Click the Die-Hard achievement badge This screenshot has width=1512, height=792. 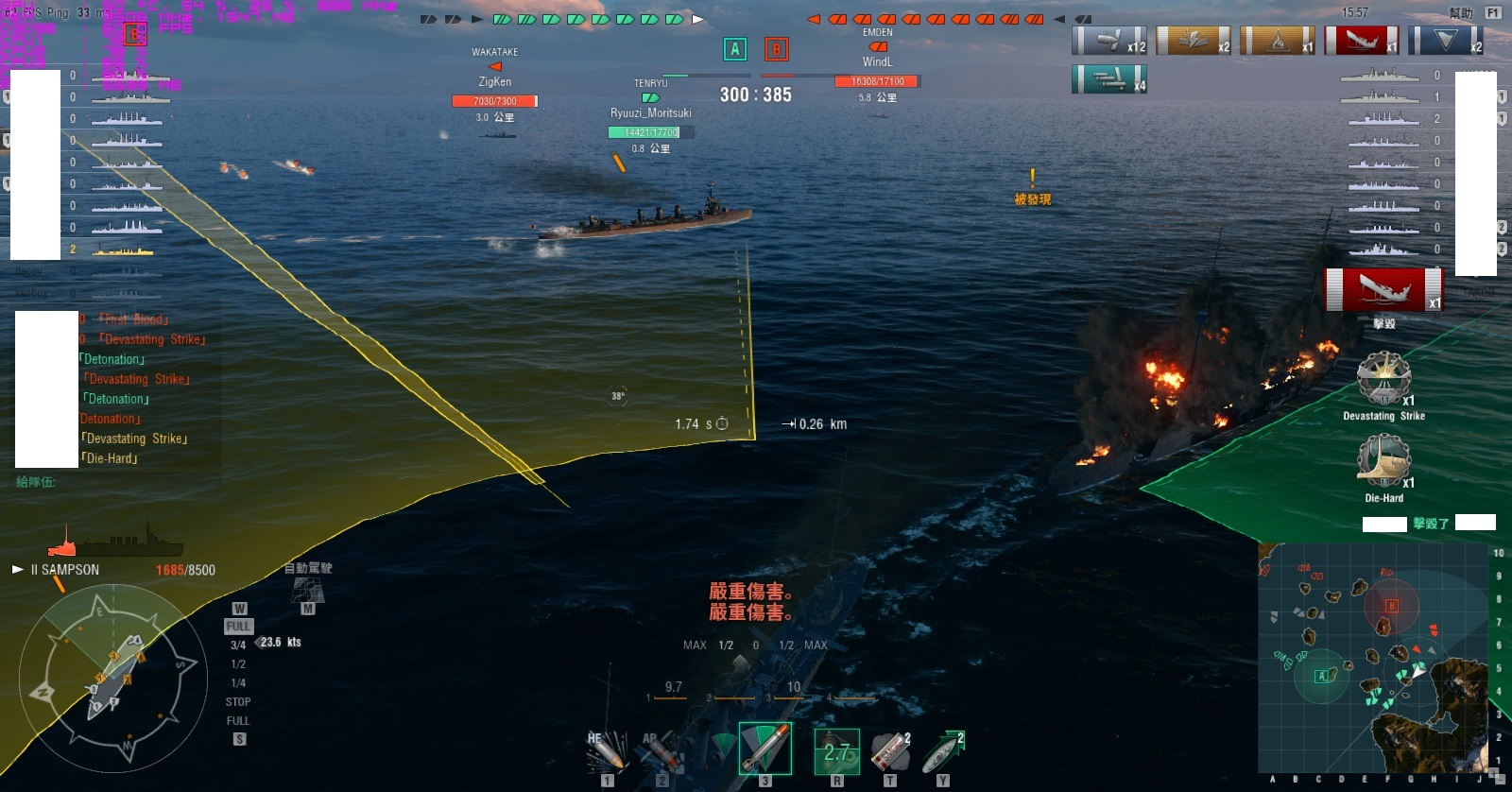pos(1383,461)
